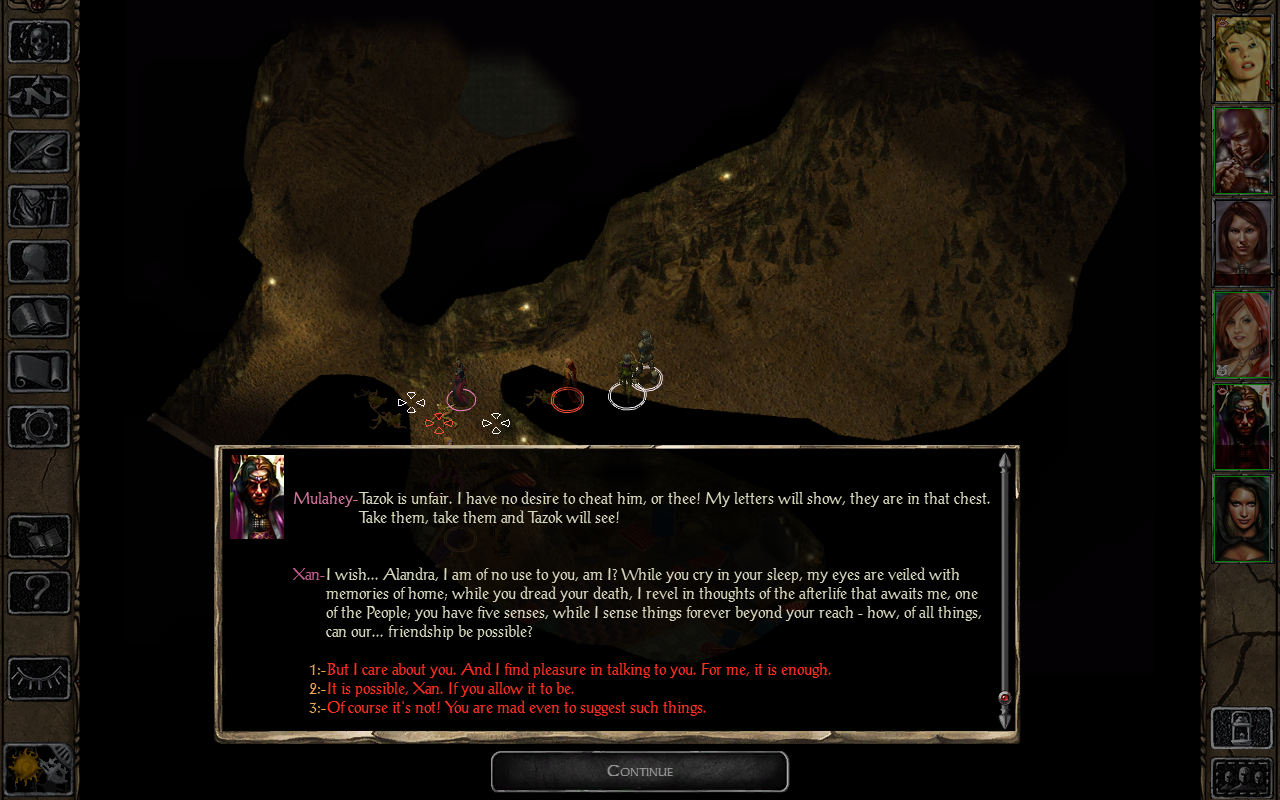1280x800 pixels.
Task: Open the options gear icon
Action: click(39, 427)
